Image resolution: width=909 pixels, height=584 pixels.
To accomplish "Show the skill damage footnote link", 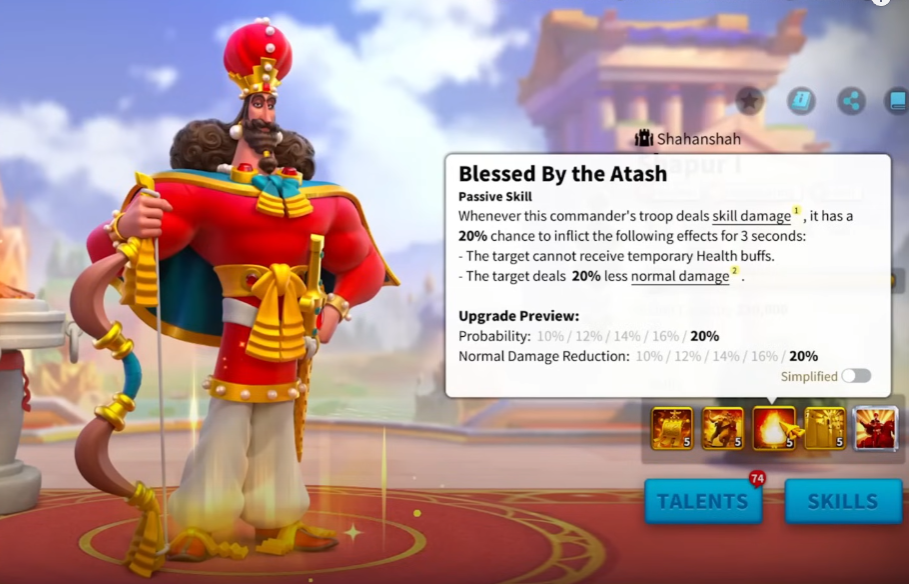I will [751, 216].
